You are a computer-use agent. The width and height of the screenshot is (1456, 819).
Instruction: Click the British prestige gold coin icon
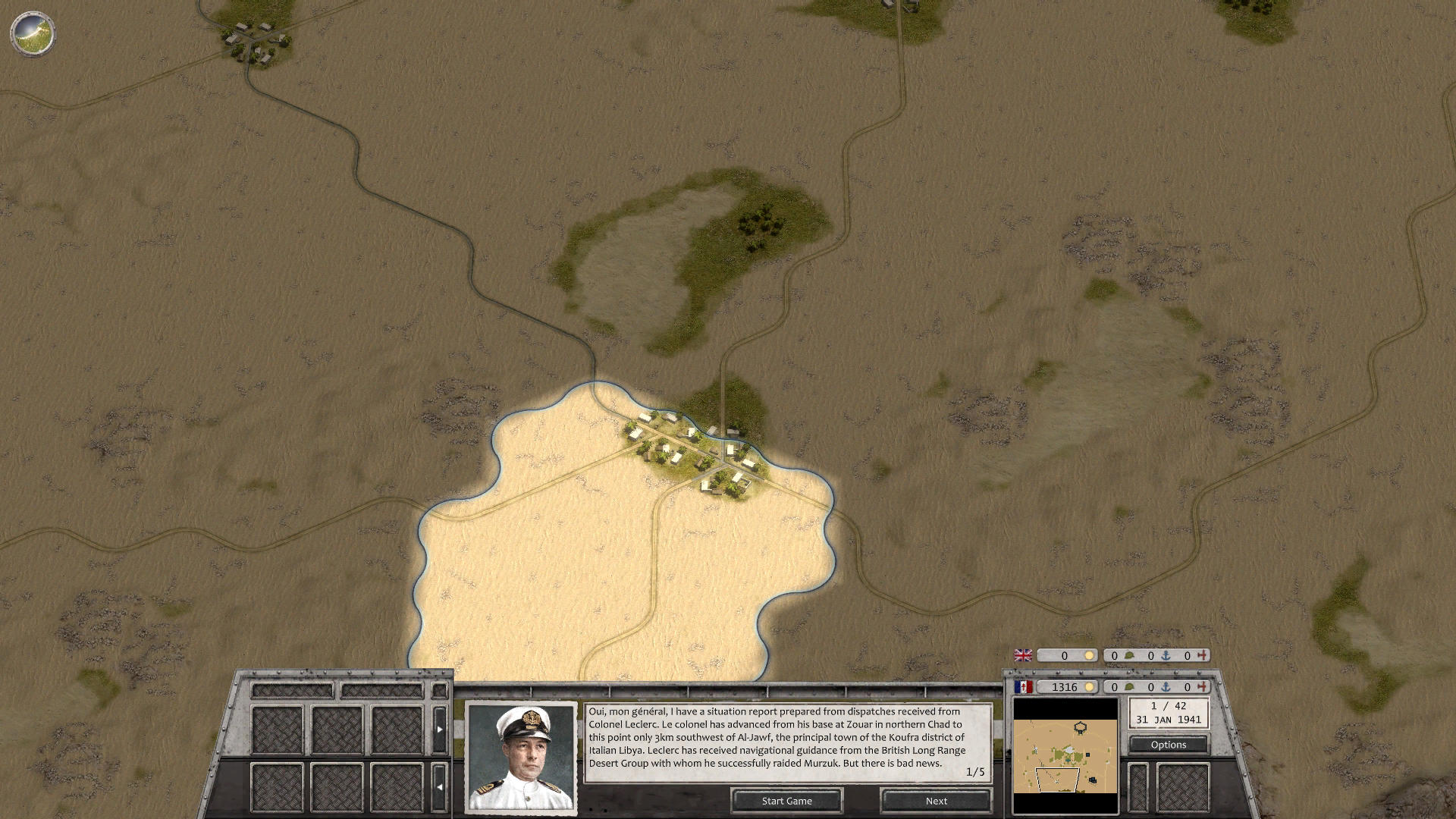(1090, 654)
